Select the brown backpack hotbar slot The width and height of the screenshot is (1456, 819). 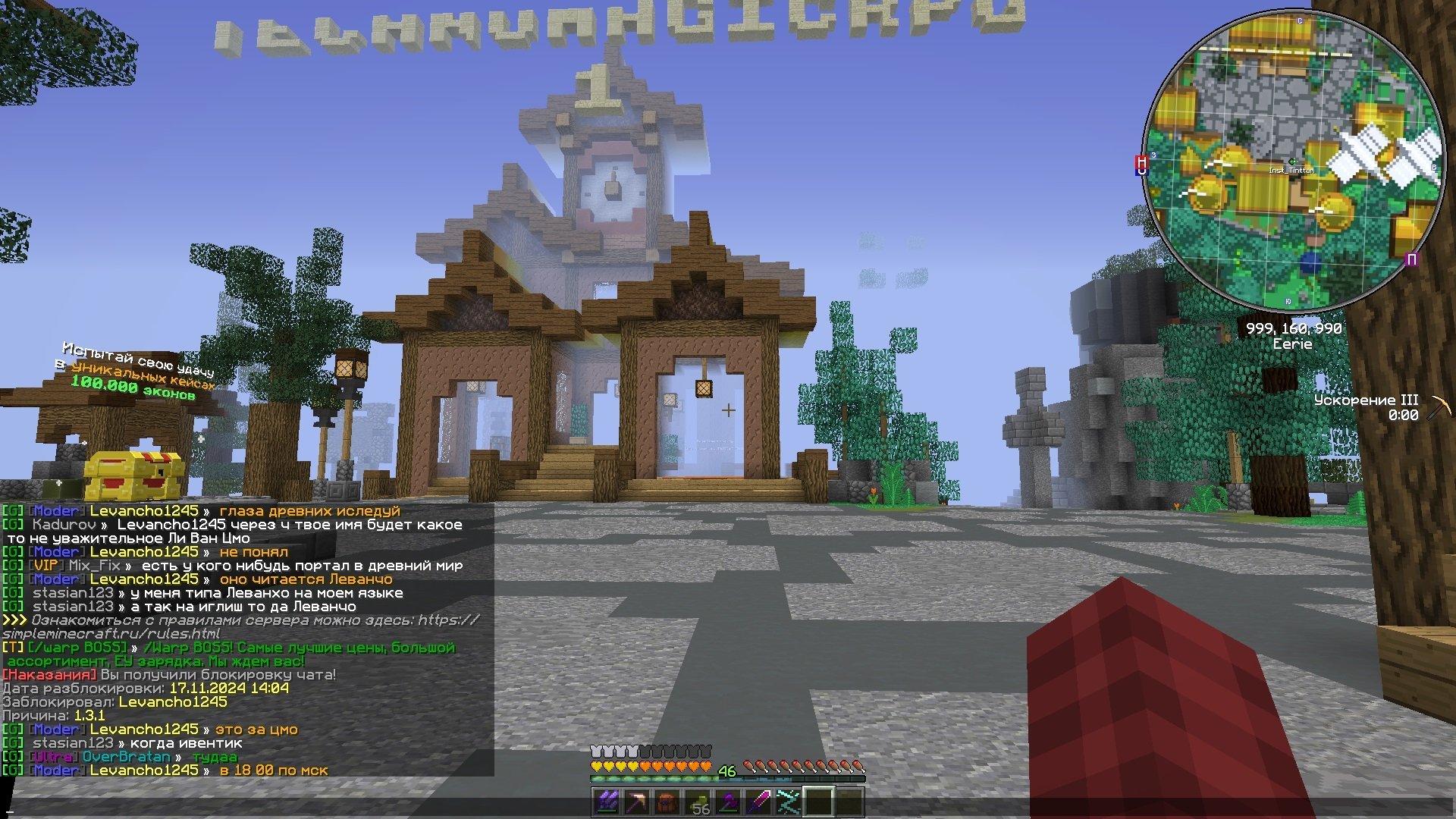click(x=667, y=802)
